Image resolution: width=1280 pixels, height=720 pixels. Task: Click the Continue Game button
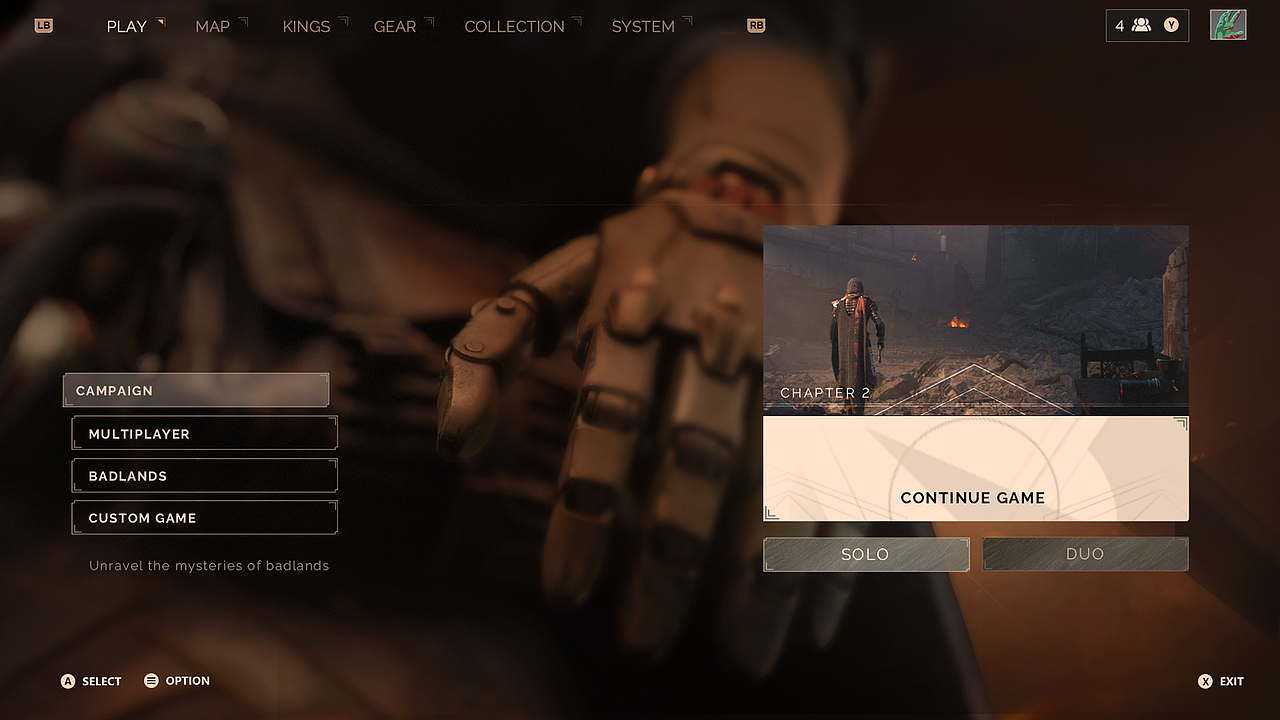975,469
